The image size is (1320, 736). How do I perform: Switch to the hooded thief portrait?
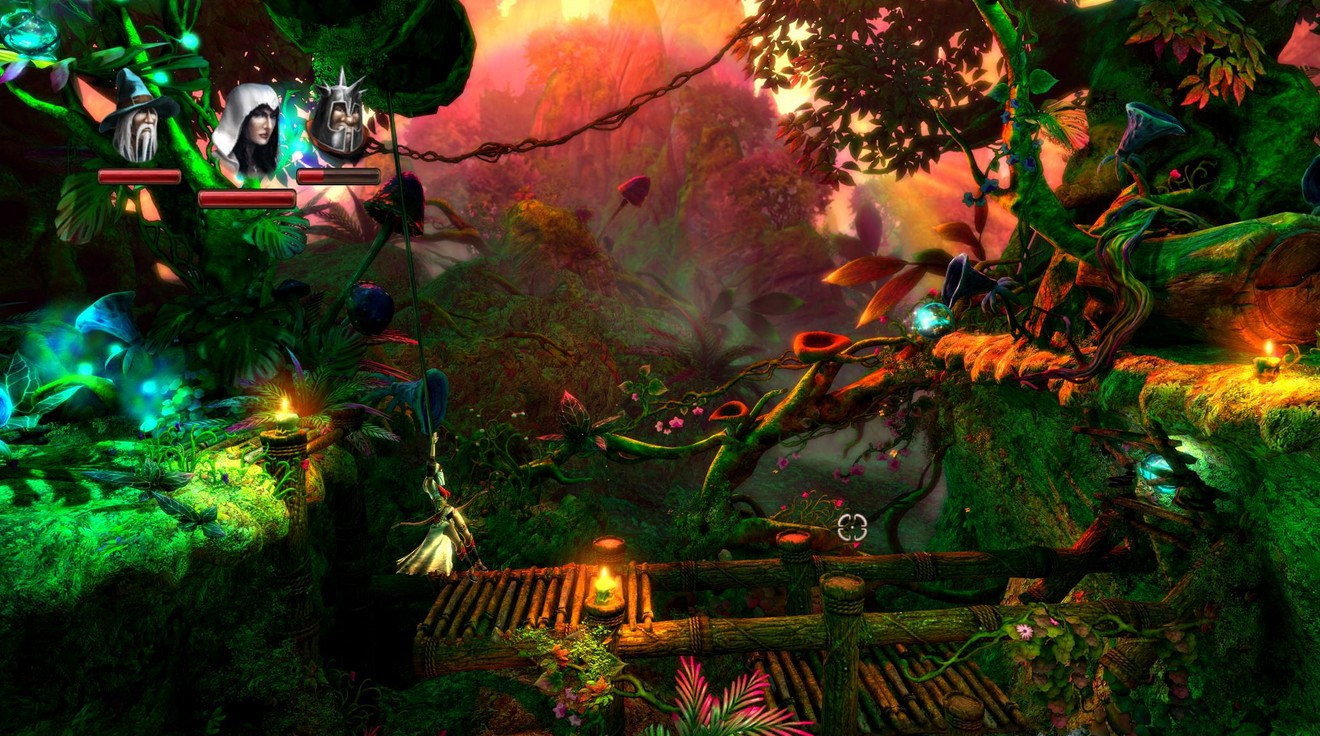pyautogui.click(x=246, y=130)
